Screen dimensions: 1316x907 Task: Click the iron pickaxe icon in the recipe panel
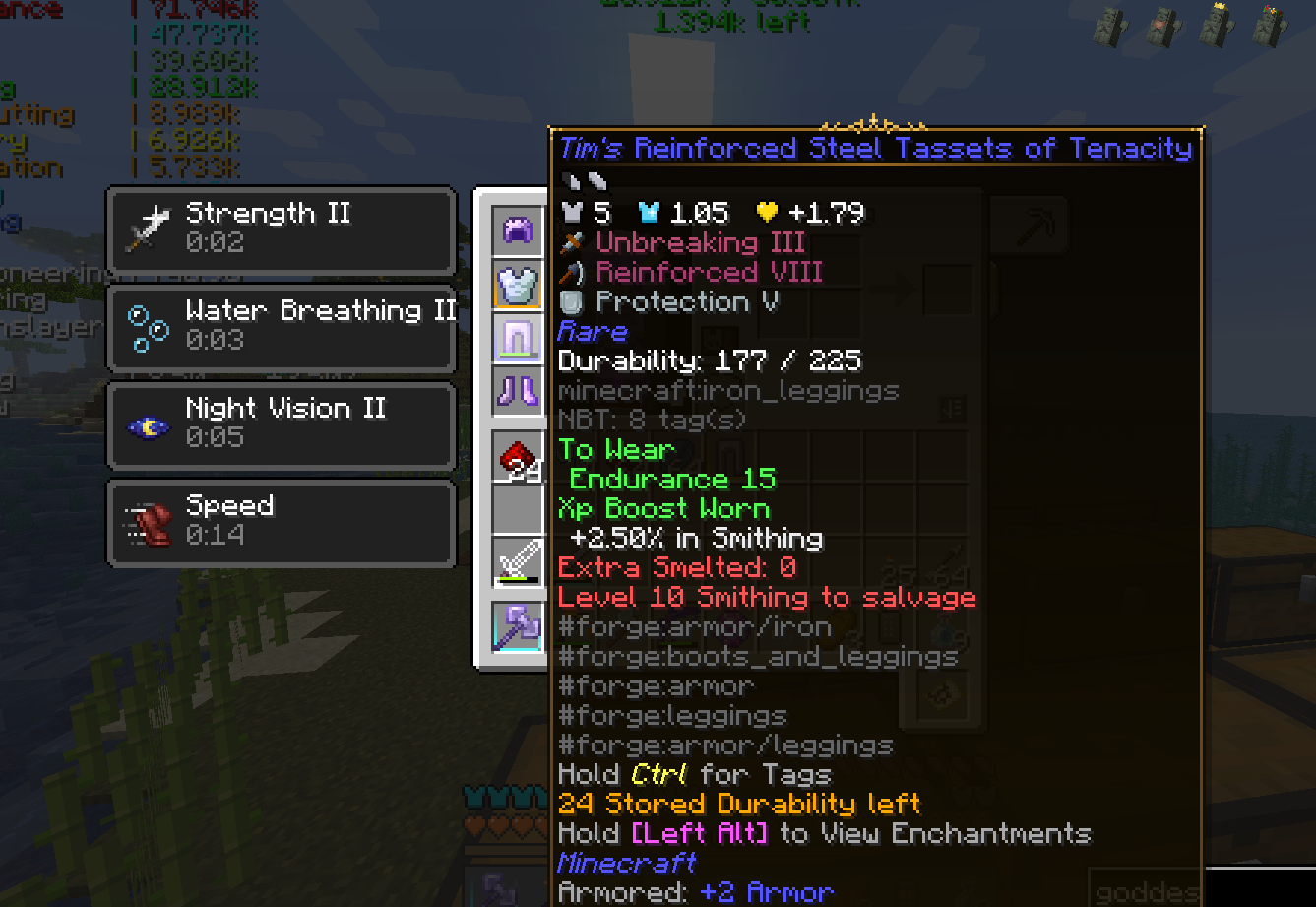pos(1029,225)
